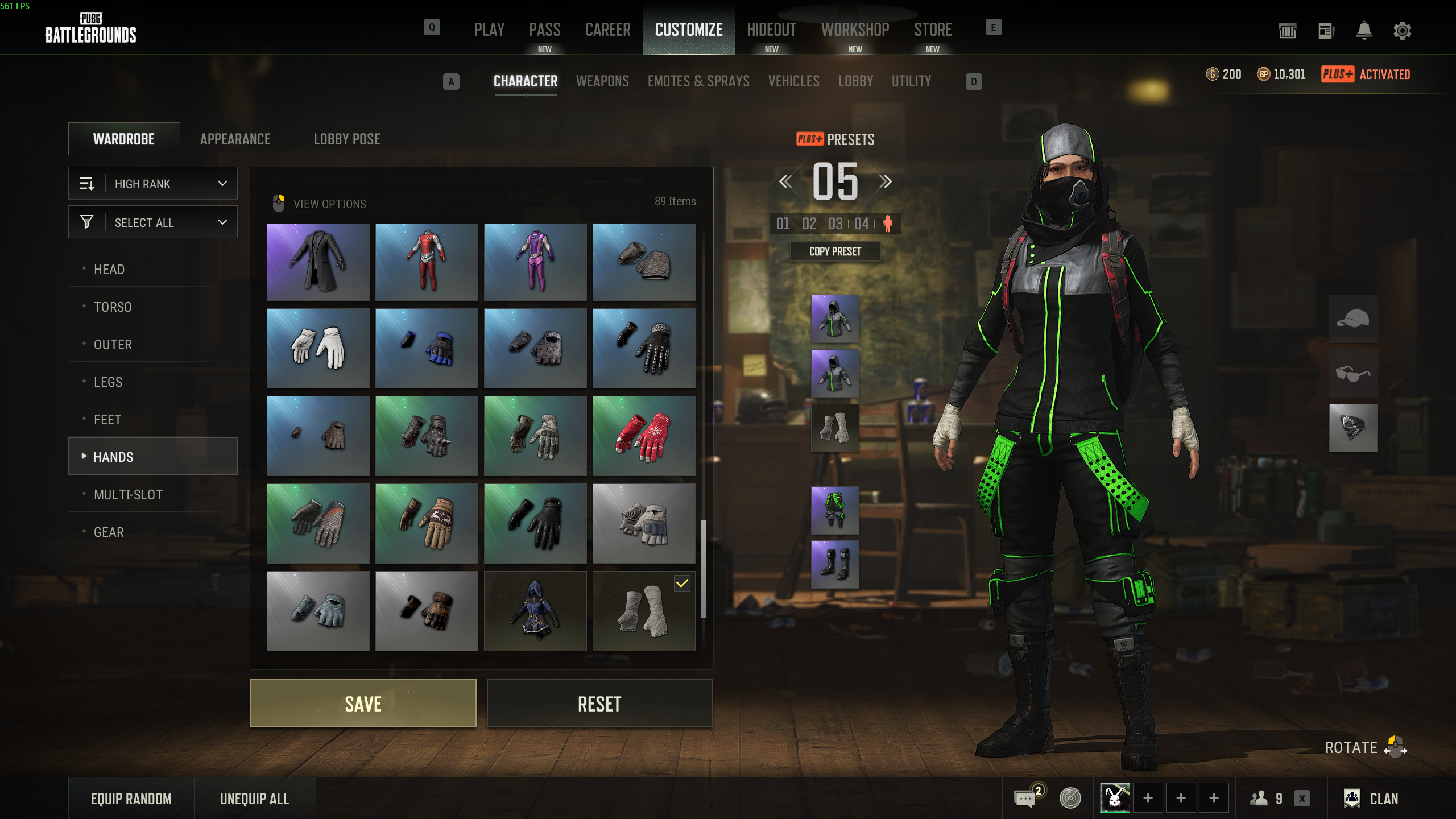Click the Copy Preset button
The width and height of the screenshot is (1456, 819).
tap(835, 251)
